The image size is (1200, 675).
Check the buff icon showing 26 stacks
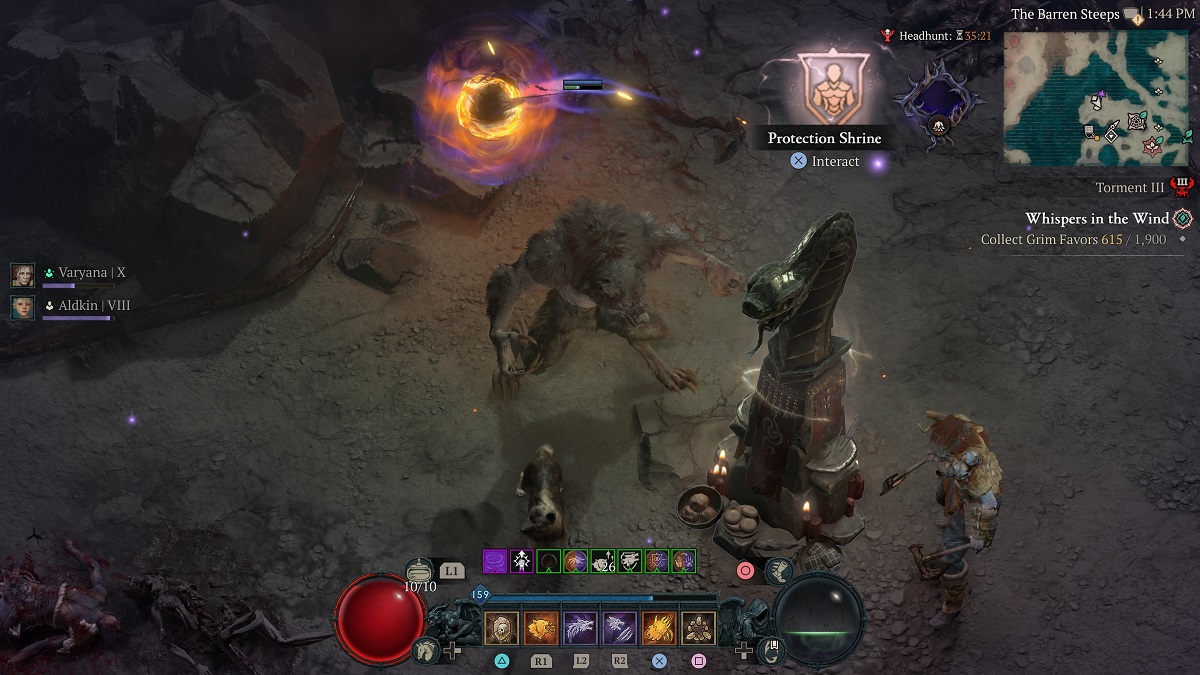click(x=602, y=561)
